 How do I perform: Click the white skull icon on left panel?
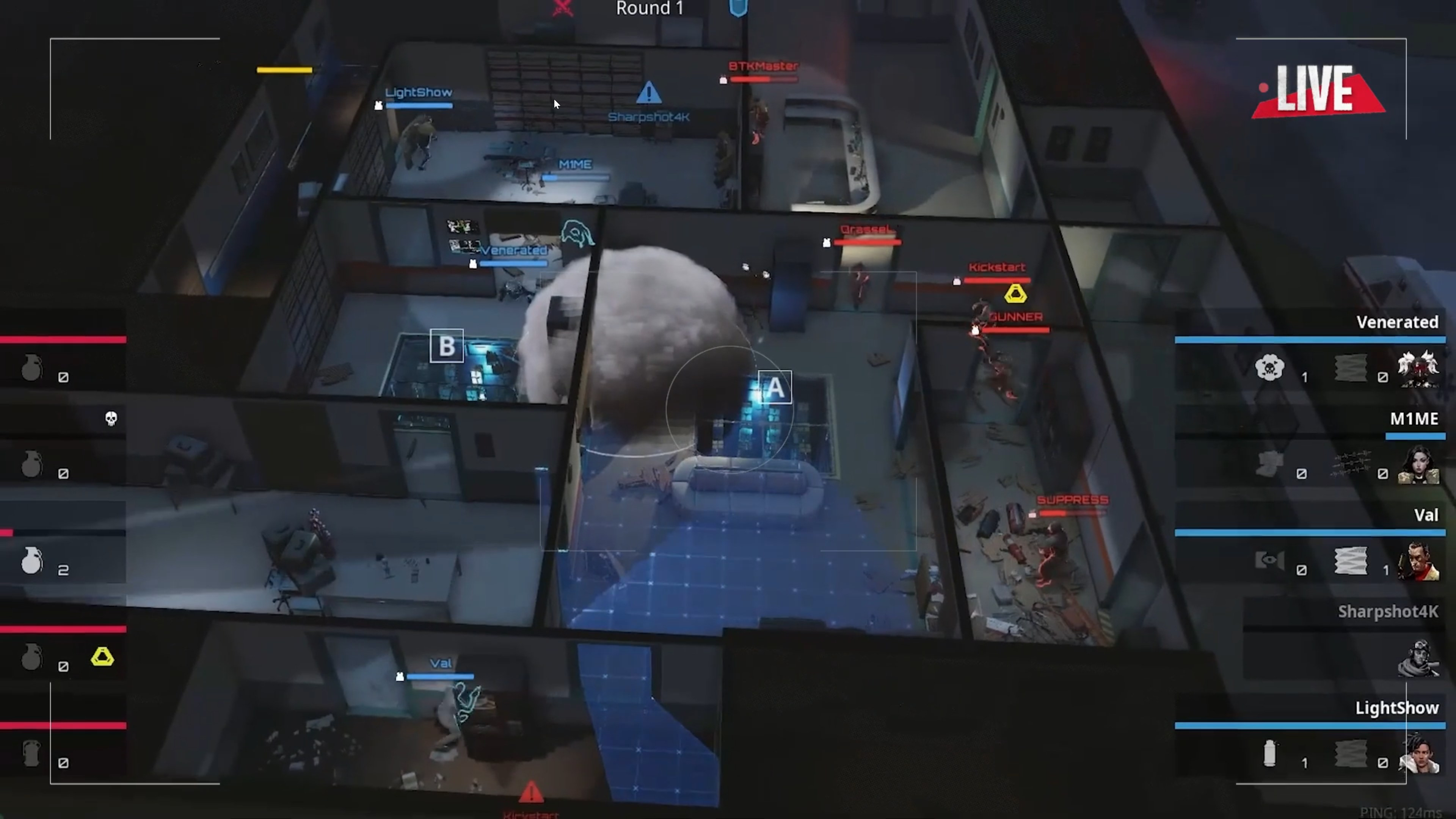click(111, 418)
